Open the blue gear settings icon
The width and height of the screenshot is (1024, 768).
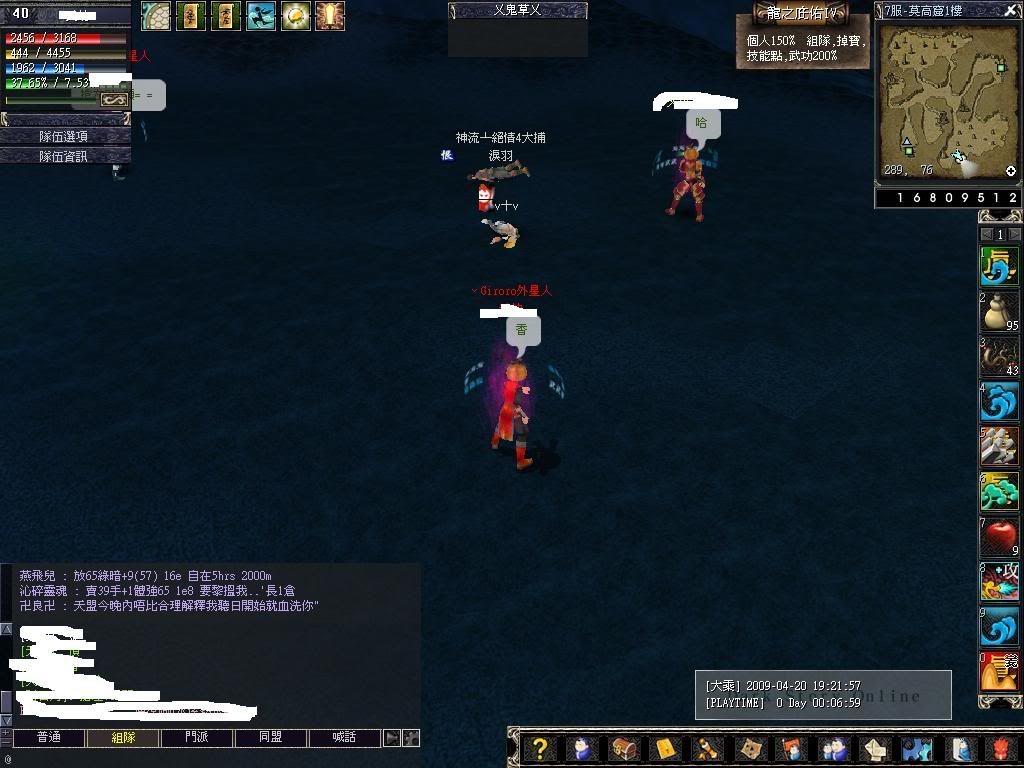pos(916,748)
